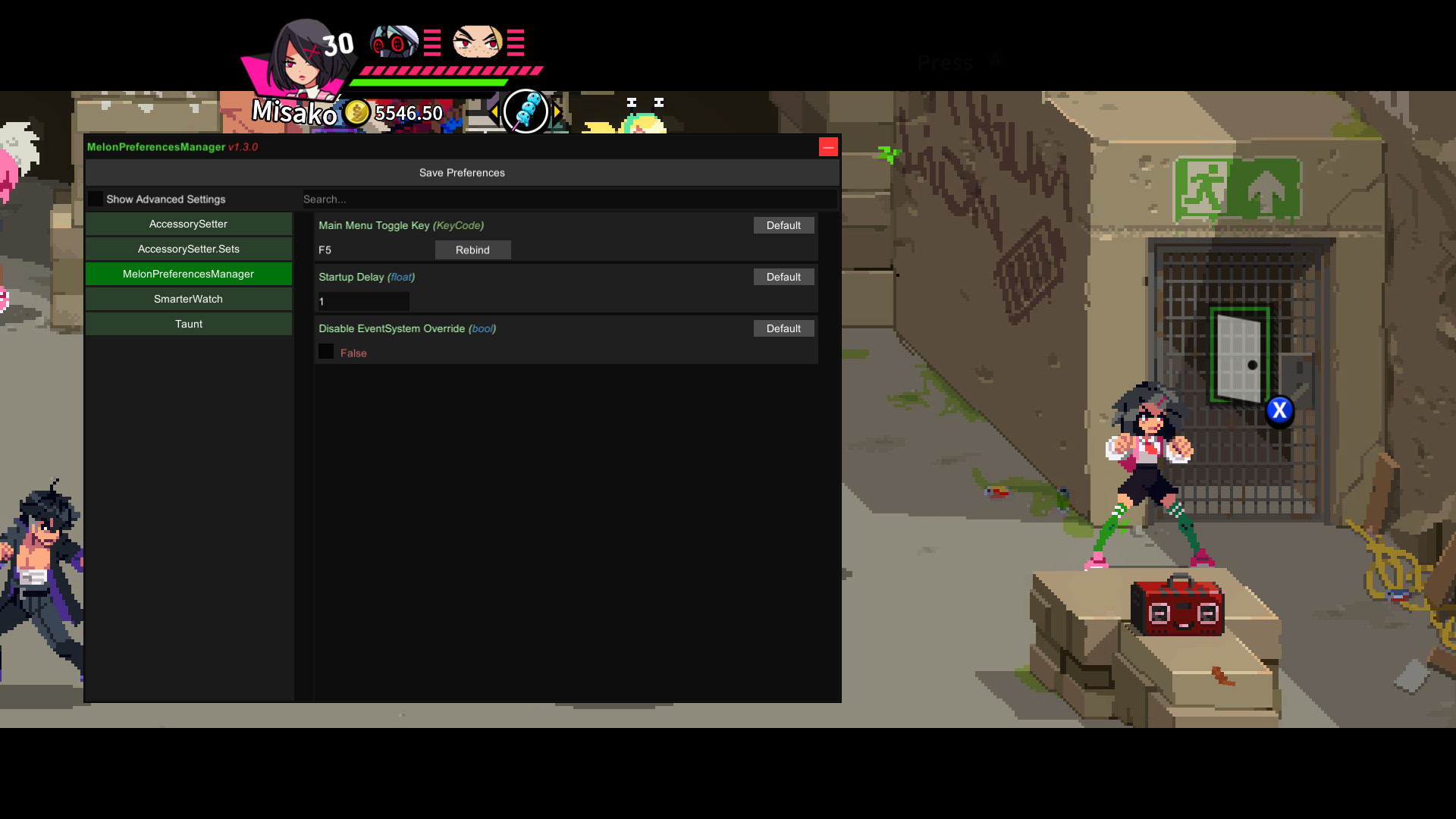Enable Show Advanced Settings

[x=95, y=198]
